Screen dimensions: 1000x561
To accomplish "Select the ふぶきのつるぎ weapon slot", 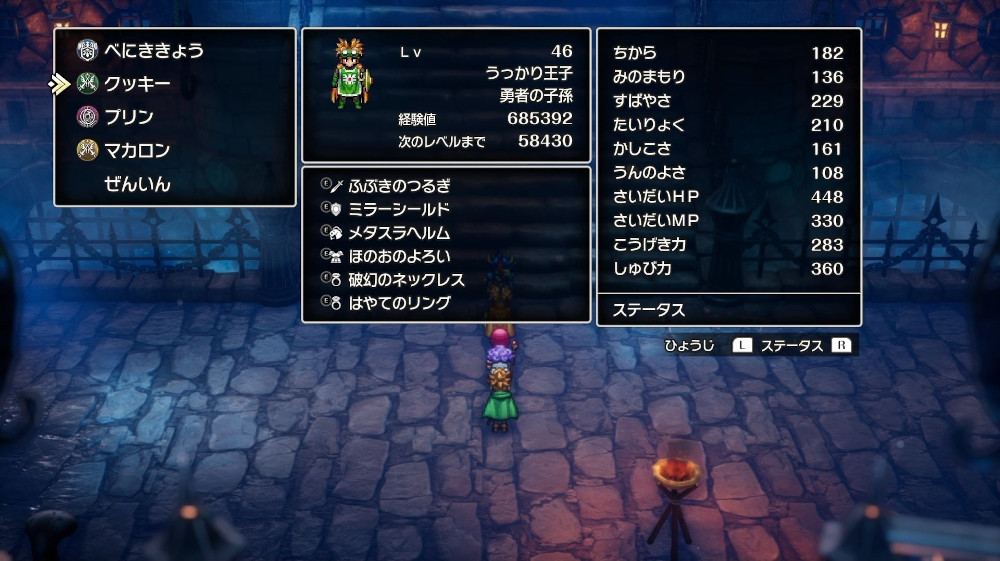I will [399, 185].
